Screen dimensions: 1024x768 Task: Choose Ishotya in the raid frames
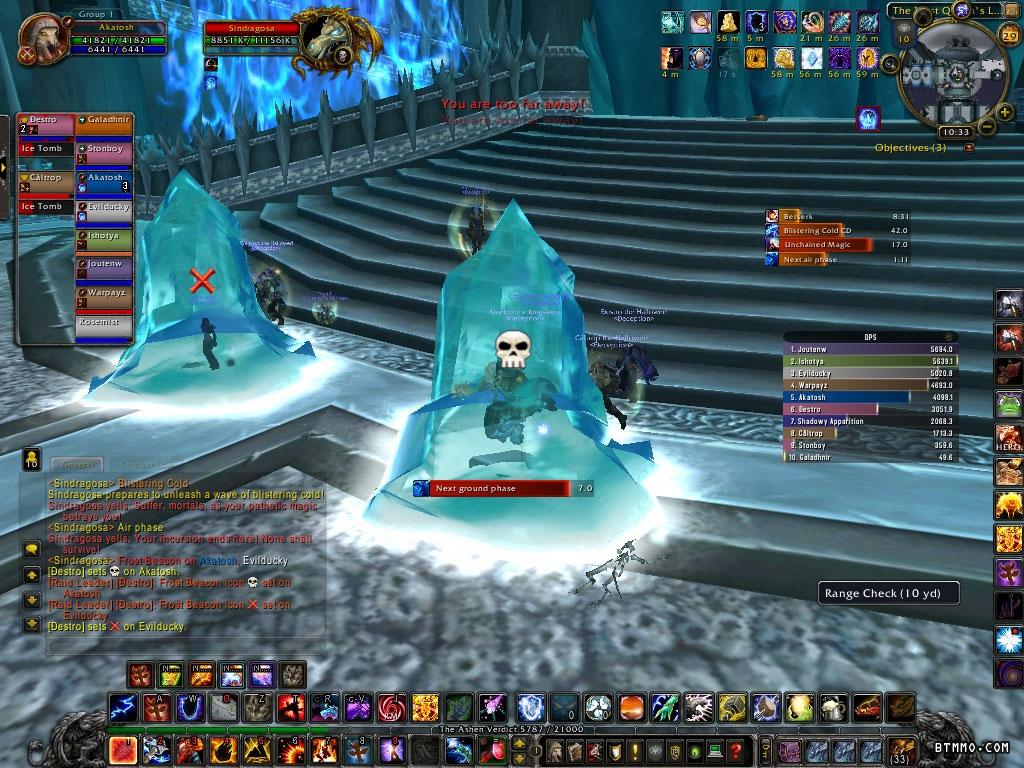[104, 237]
